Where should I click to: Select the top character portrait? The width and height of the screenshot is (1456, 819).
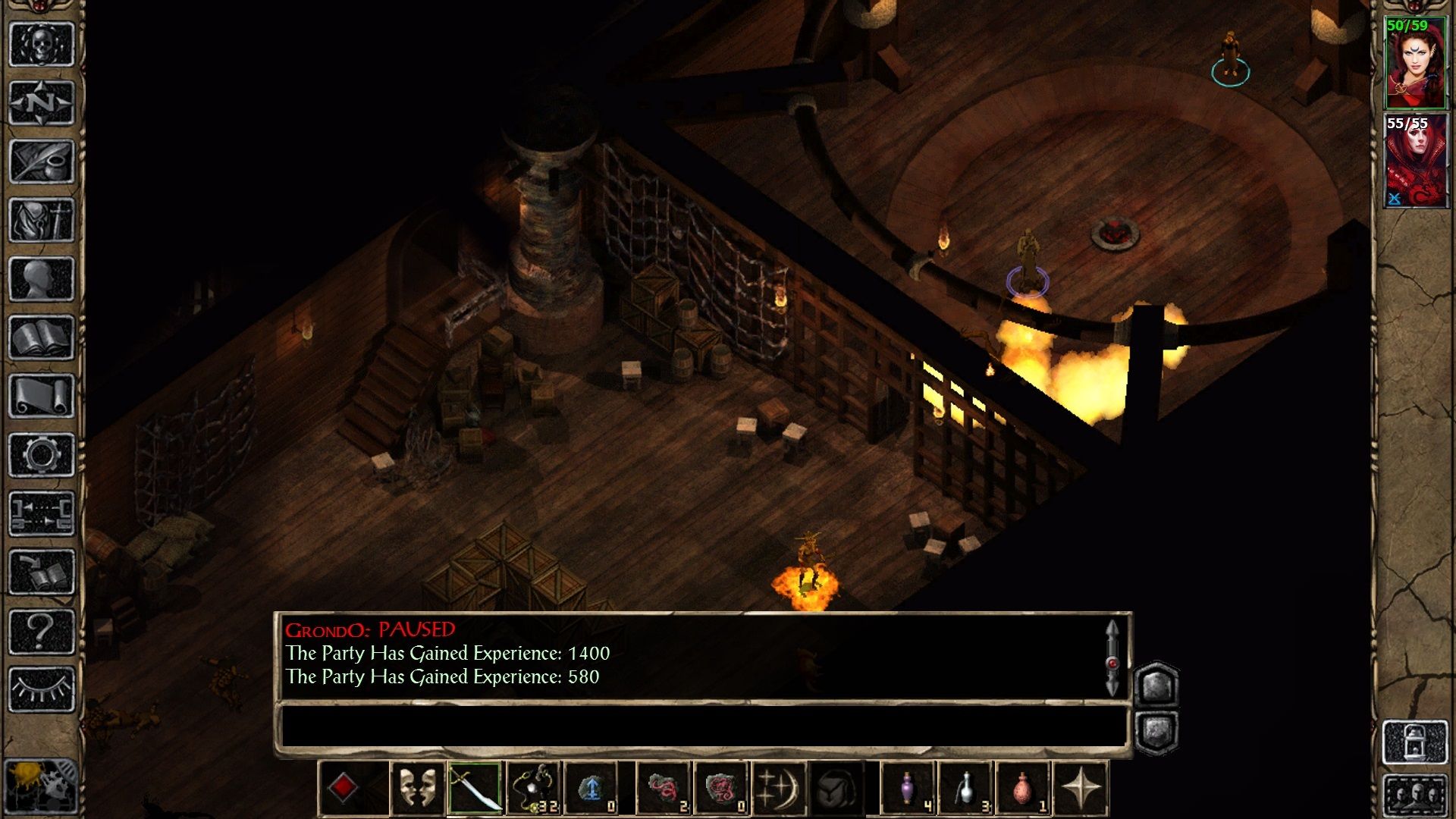[1415, 64]
